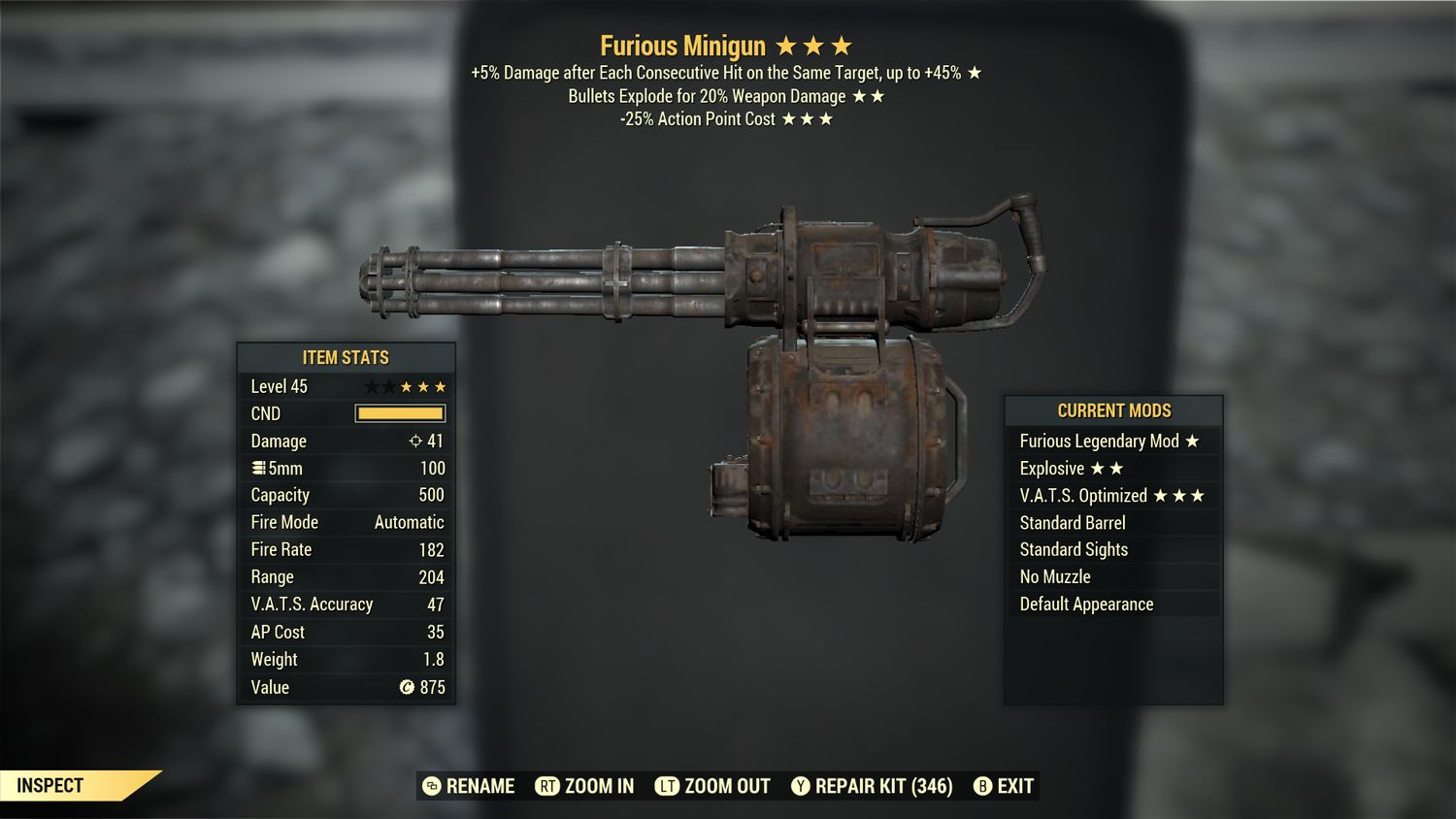Toggle the first star in the Level 45 row

(x=371, y=385)
